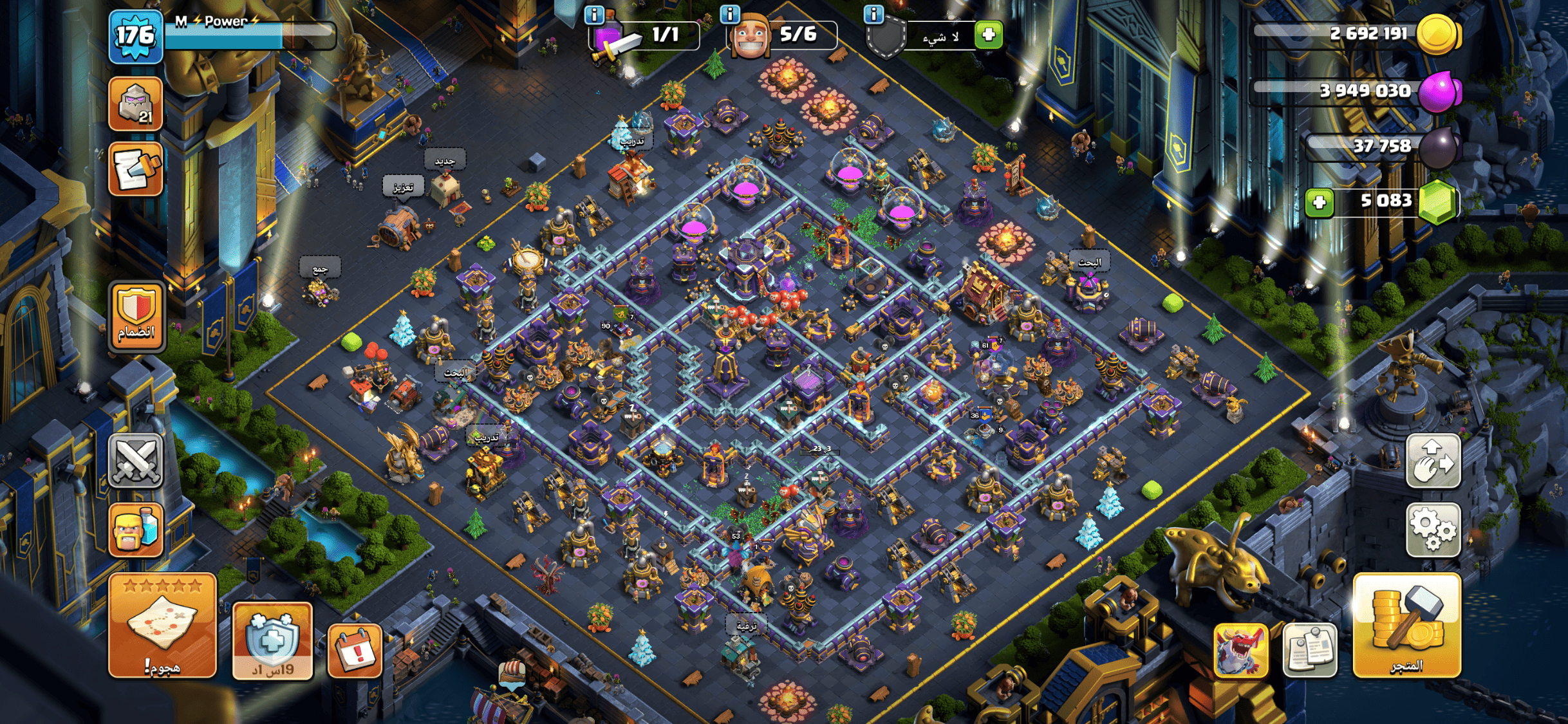
Task: Show builder info above the 5/6 counter
Action: click(x=729, y=14)
